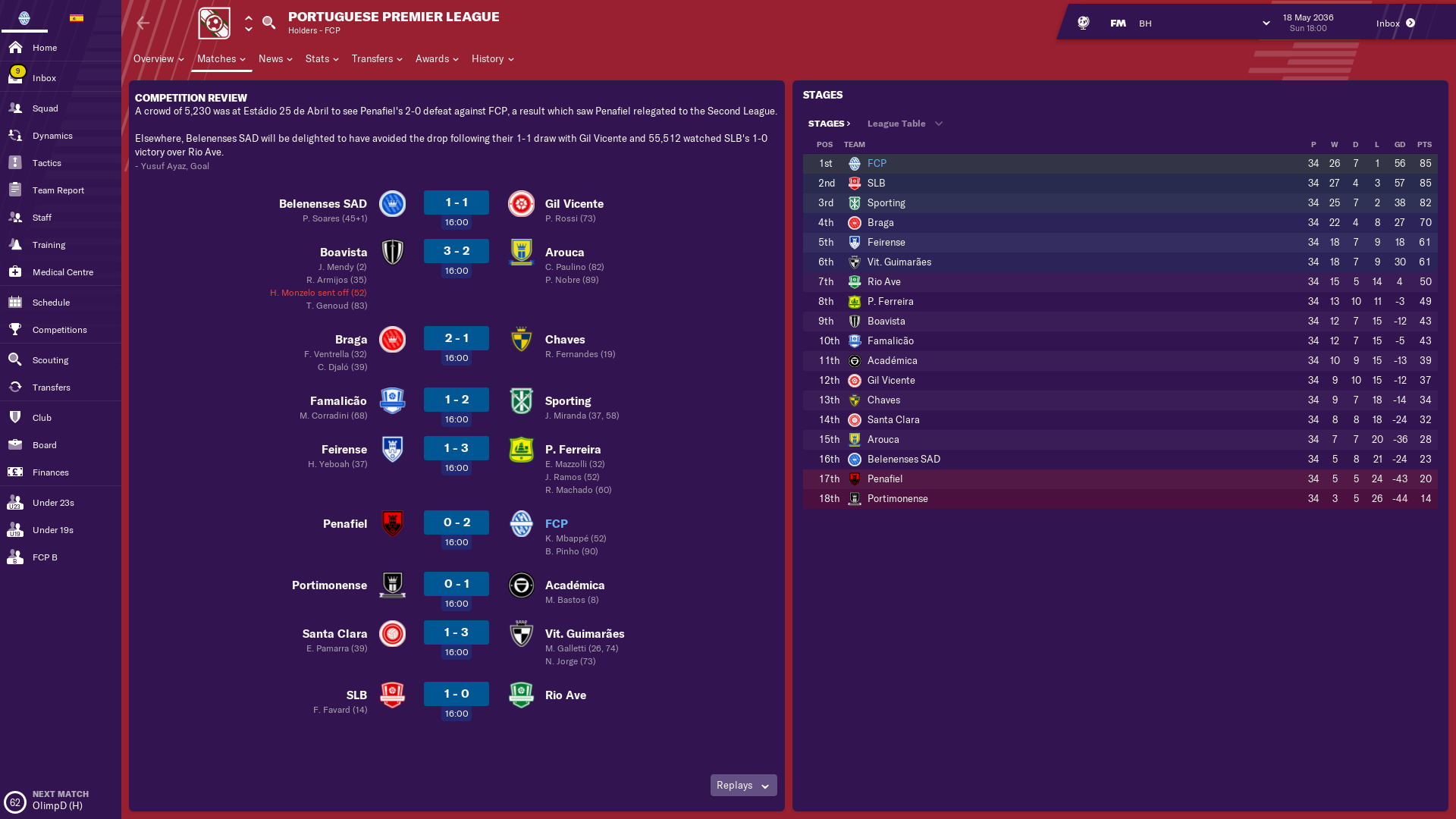
Task: Open the Transfers competition tab
Action: [x=376, y=59]
